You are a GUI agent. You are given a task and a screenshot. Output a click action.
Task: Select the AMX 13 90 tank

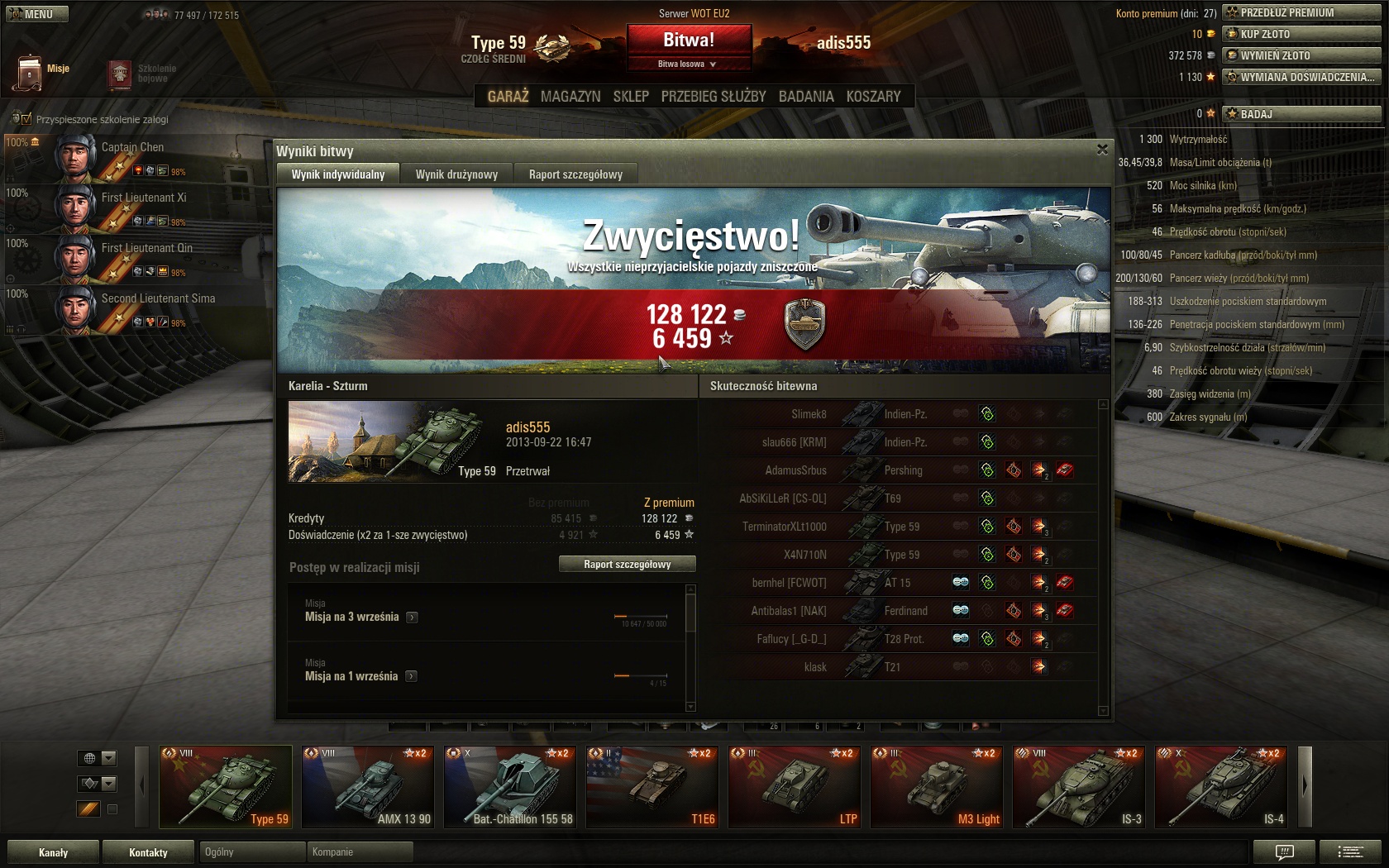click(367, 787)
